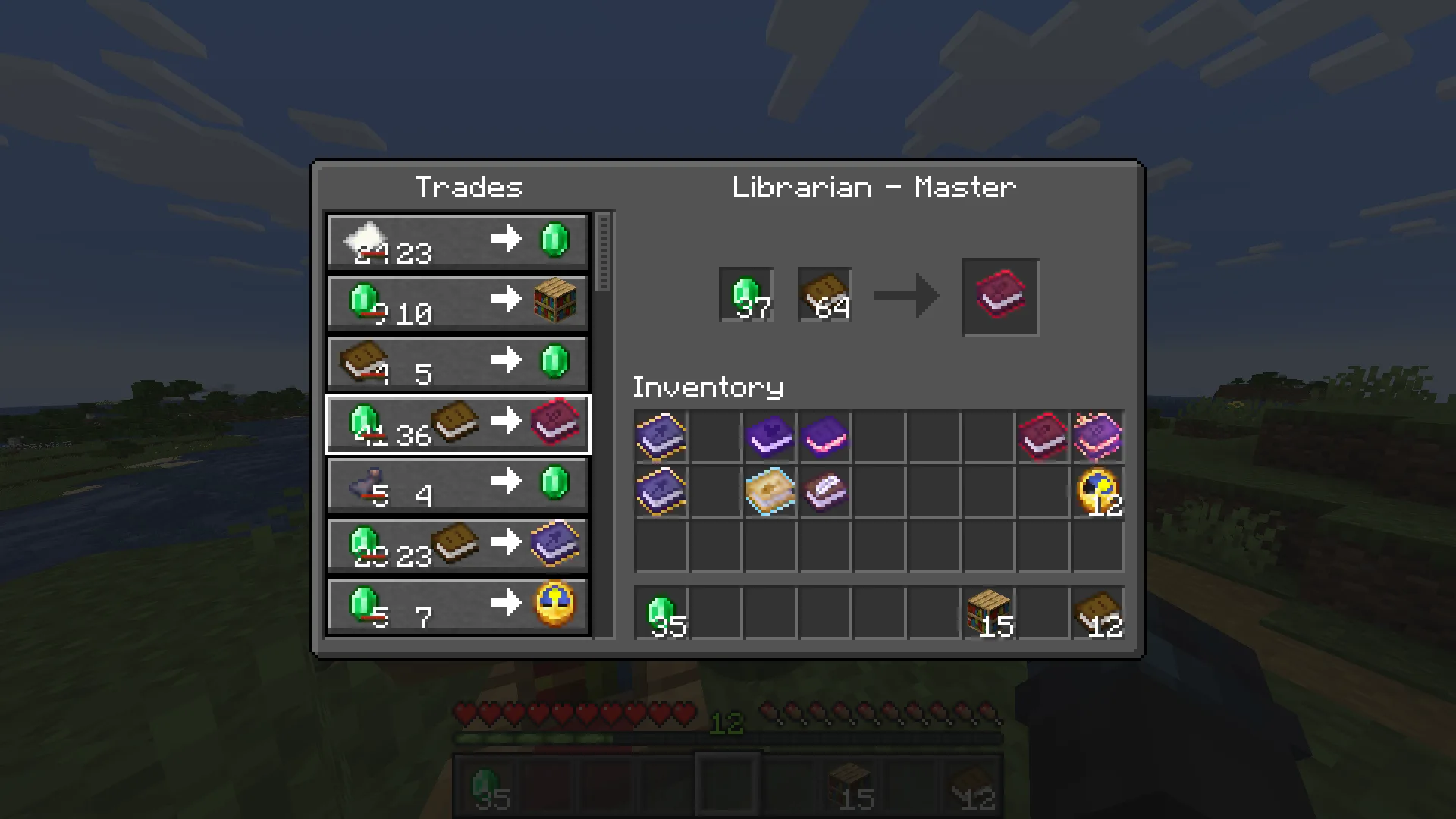Click the clock icon in the last trade offer
This screenshot has width=1456, height=819.
554,604
